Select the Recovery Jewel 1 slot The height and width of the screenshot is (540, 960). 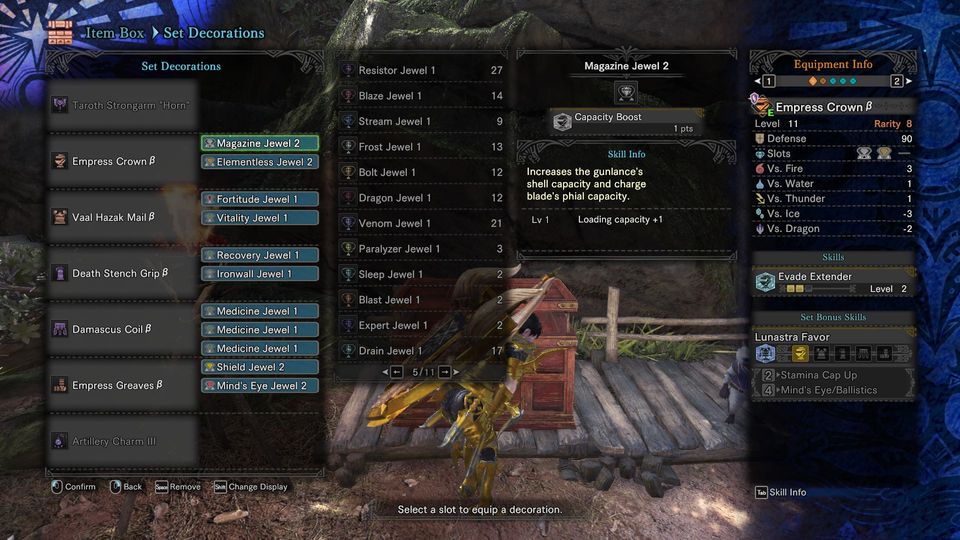coord(260,255)
